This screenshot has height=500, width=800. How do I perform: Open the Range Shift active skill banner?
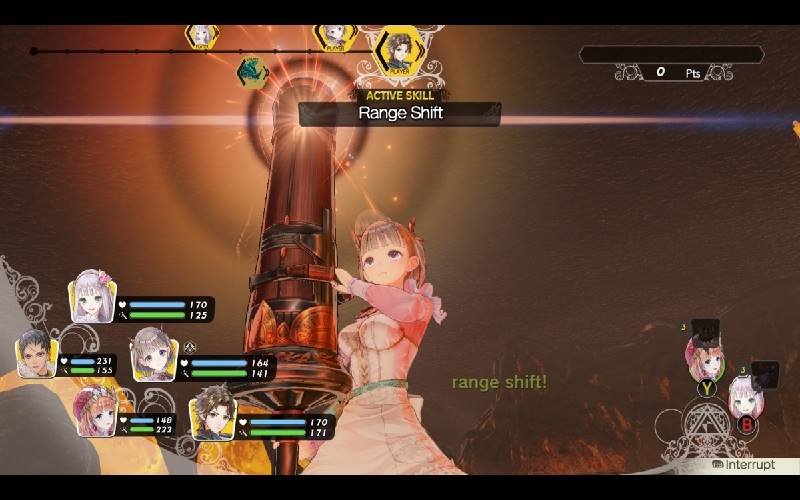pyautogui.click(x=400, y=113)
